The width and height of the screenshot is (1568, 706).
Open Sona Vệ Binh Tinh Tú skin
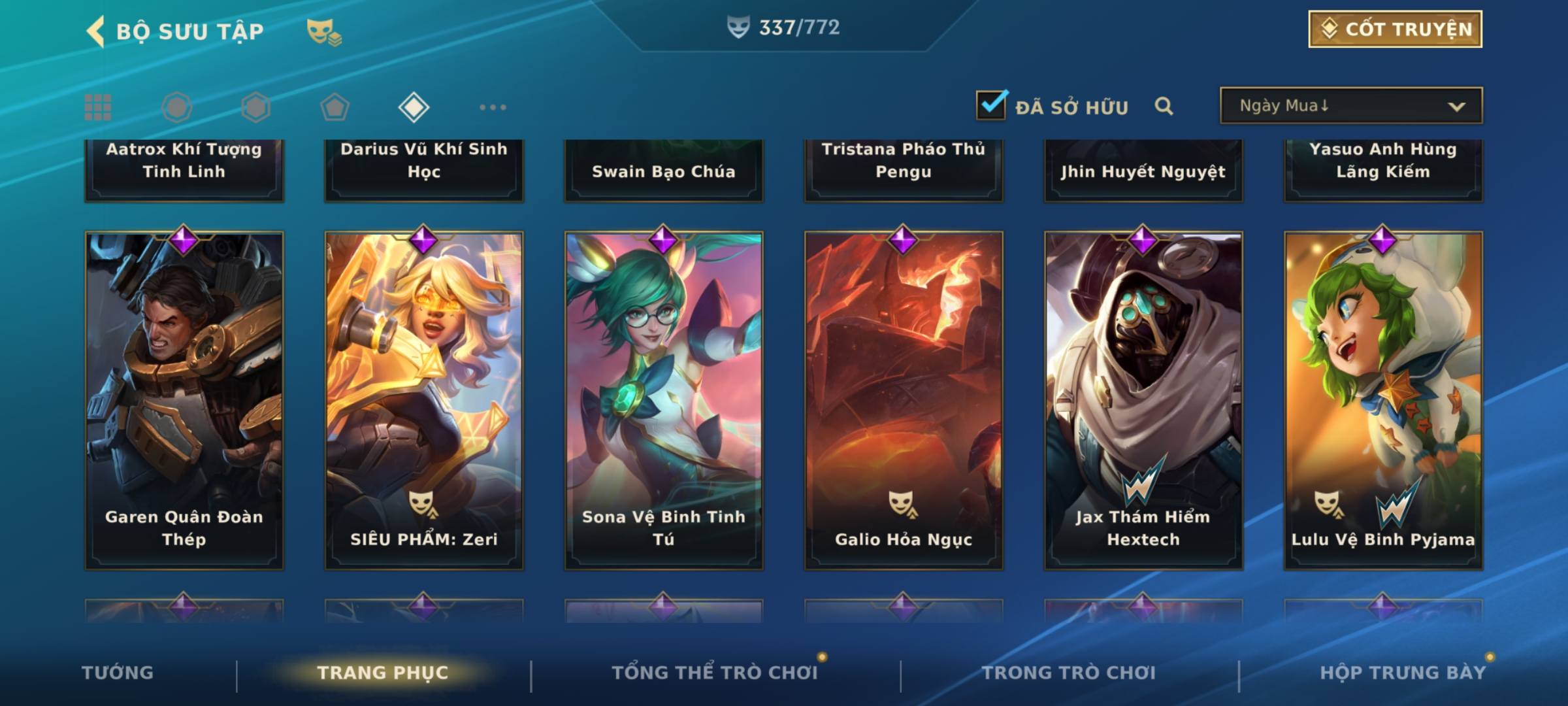[664, 400]
